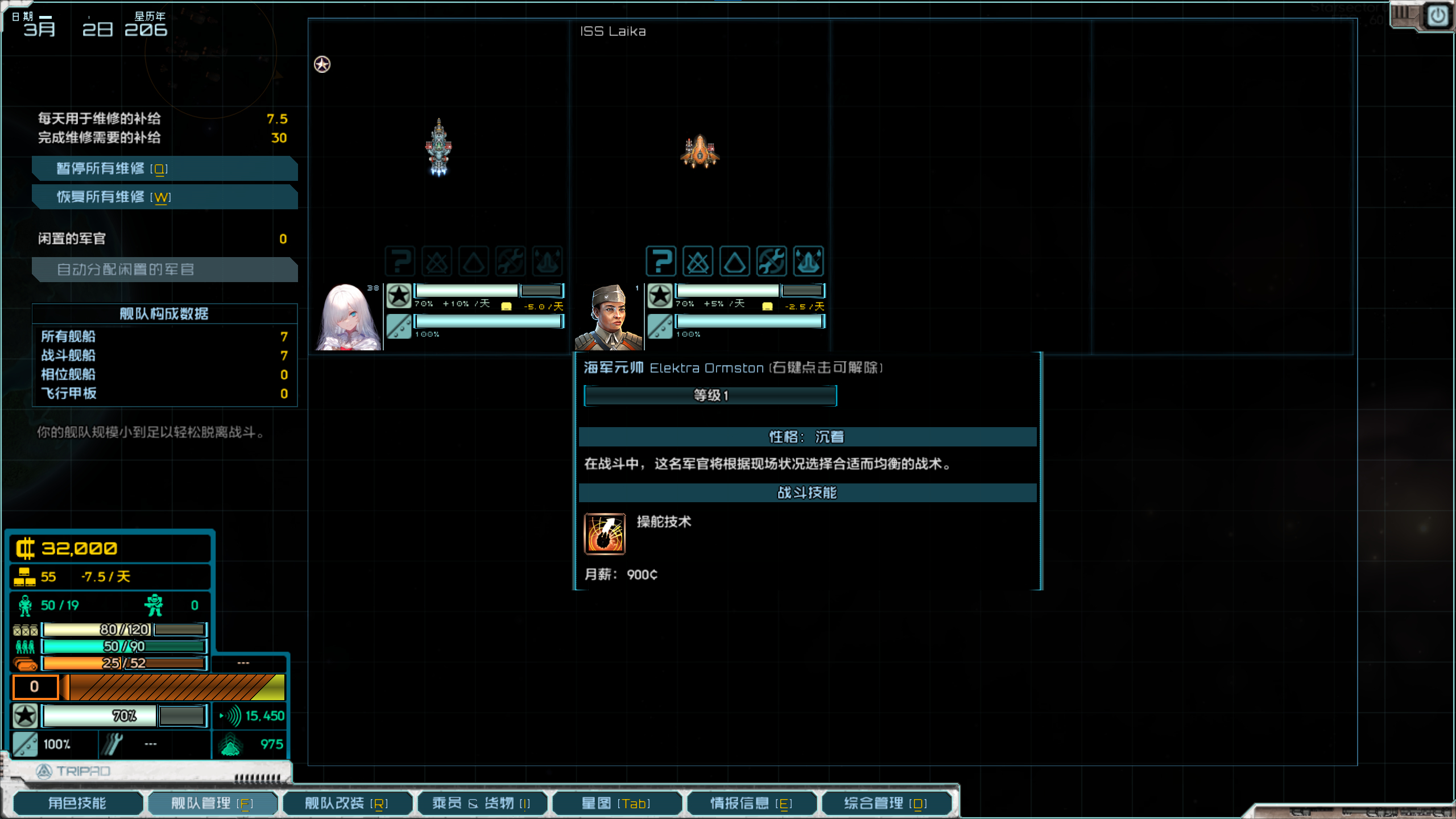Click the flagship star marker above the first ship

point(322,64)
